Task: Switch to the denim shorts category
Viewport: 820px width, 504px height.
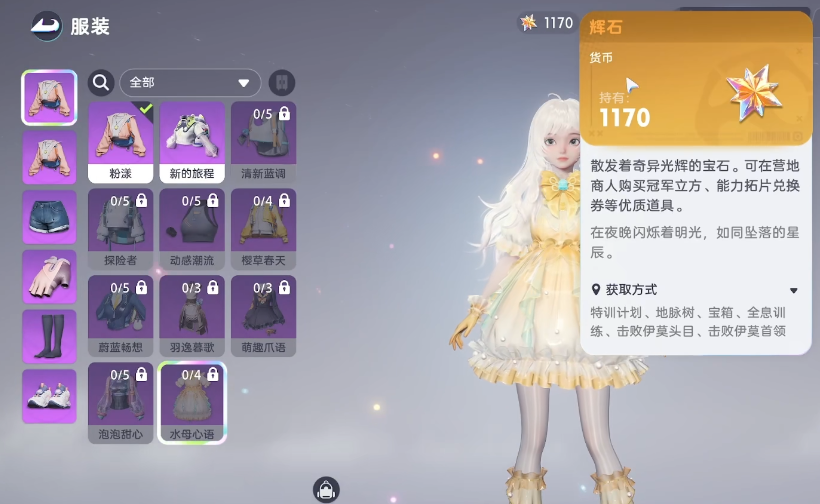Action: [x=49, y=217]
